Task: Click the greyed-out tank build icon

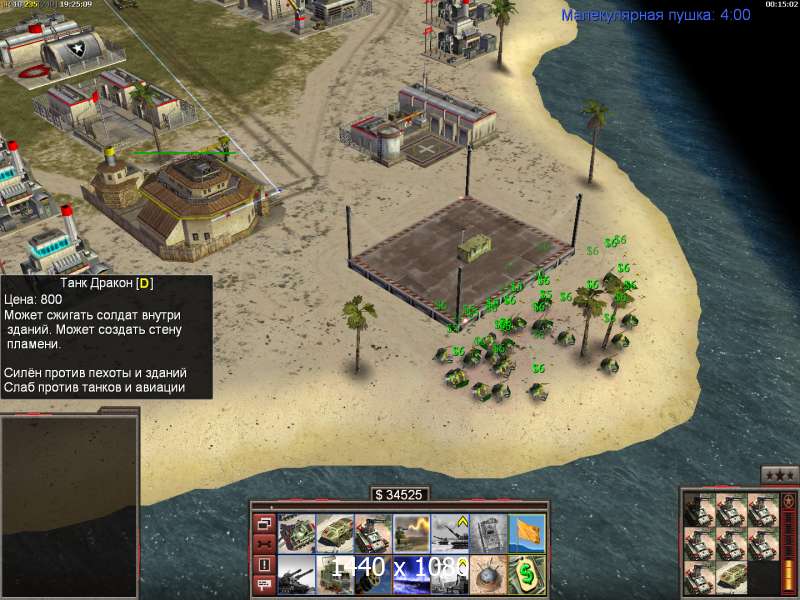Action: coord(489,532)
